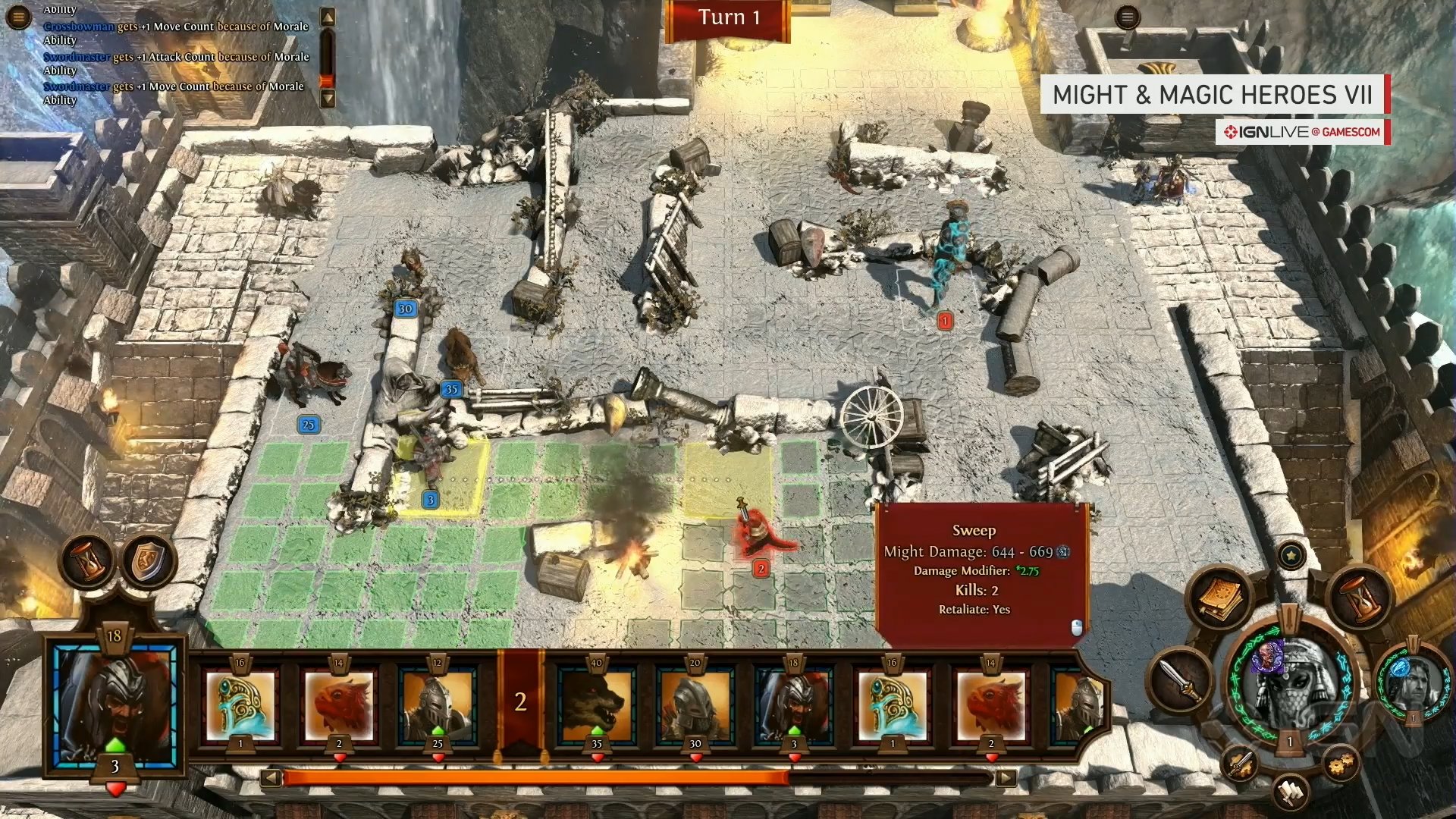
Task: Open the round menu button above the combat log
Action: 18,17
